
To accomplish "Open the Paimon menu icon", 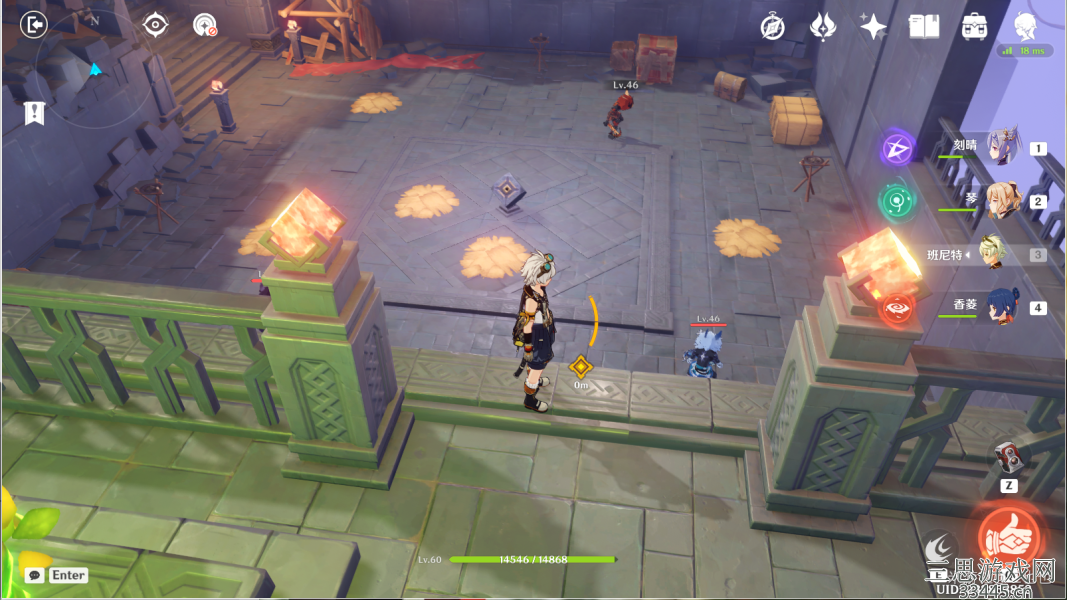I will click(1024, 25).
